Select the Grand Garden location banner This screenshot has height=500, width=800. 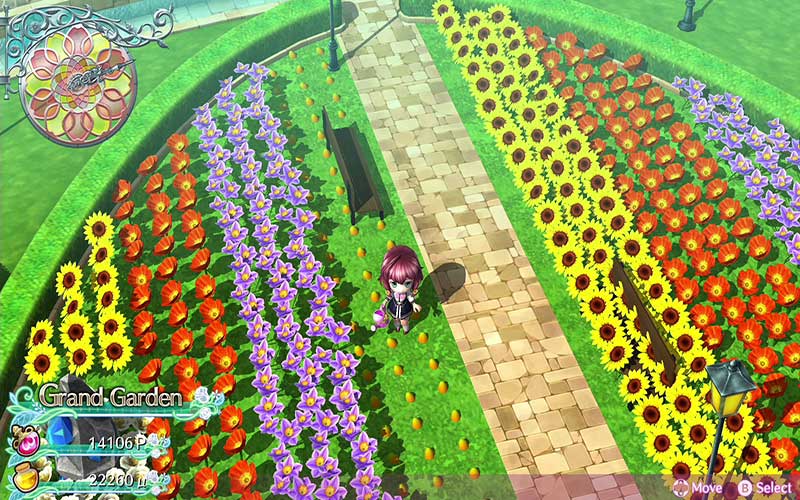click(110, 397)
